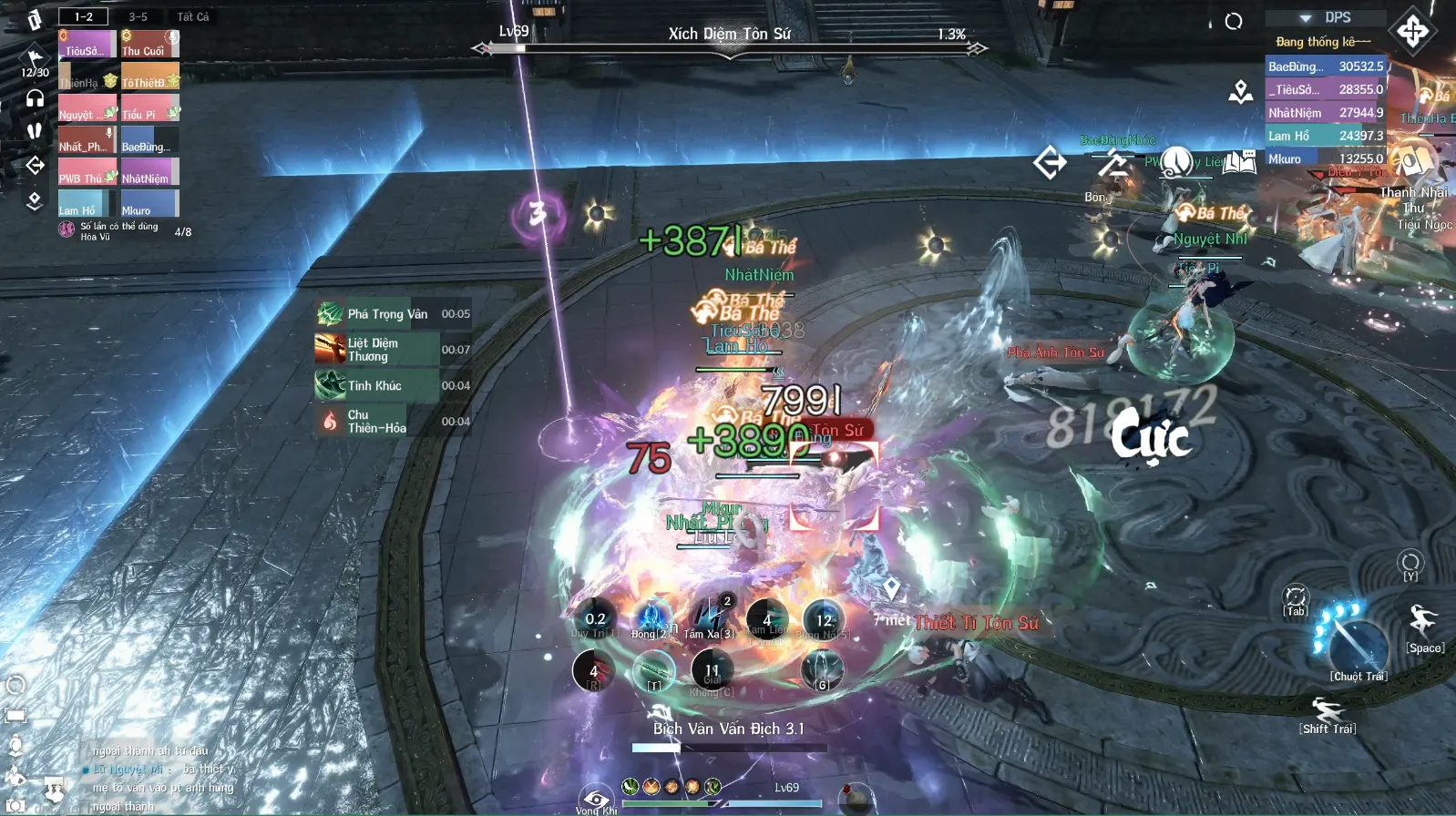Activate the Tầm Xa skill

[710, 618]
